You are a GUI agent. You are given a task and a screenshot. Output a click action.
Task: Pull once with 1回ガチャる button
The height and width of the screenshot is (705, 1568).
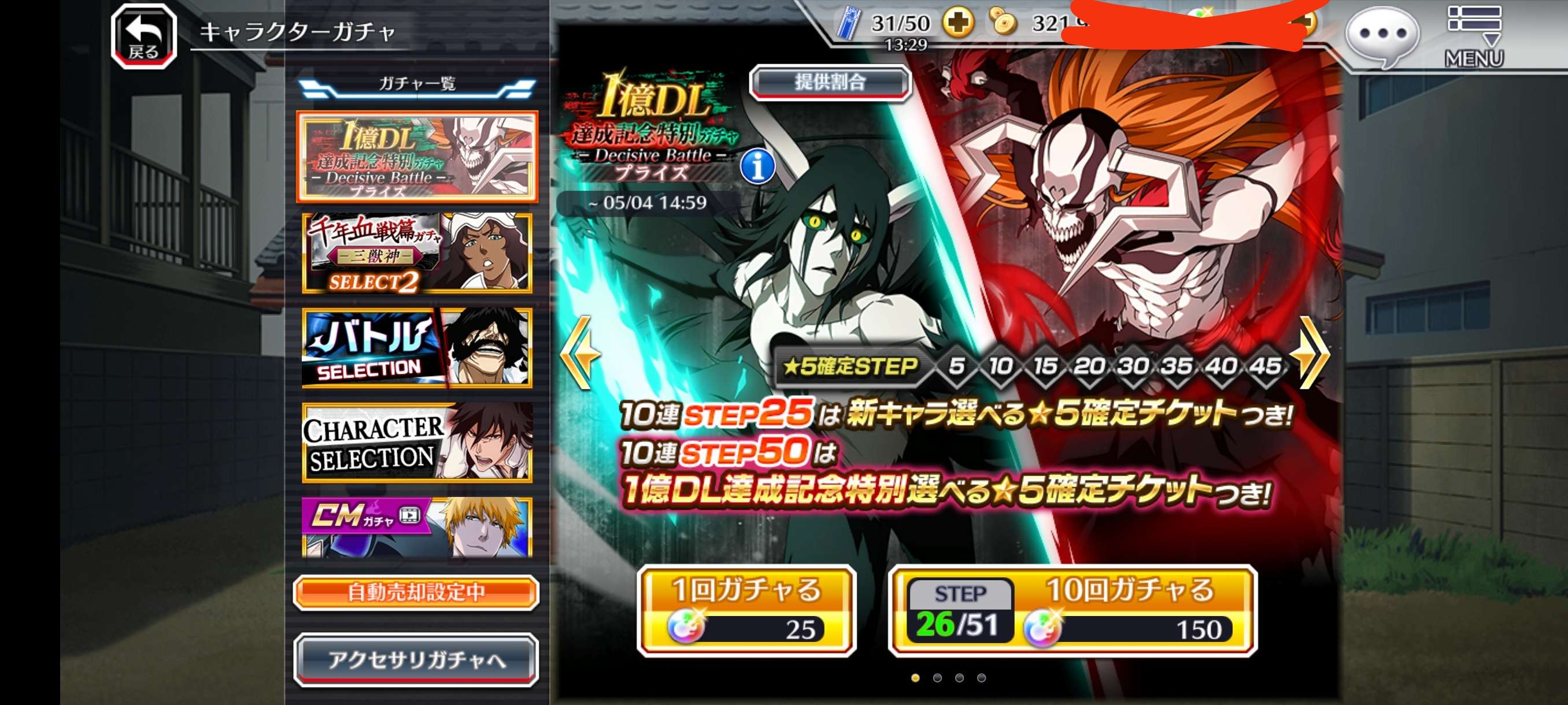pyautogui.click(x=746, y=611)
